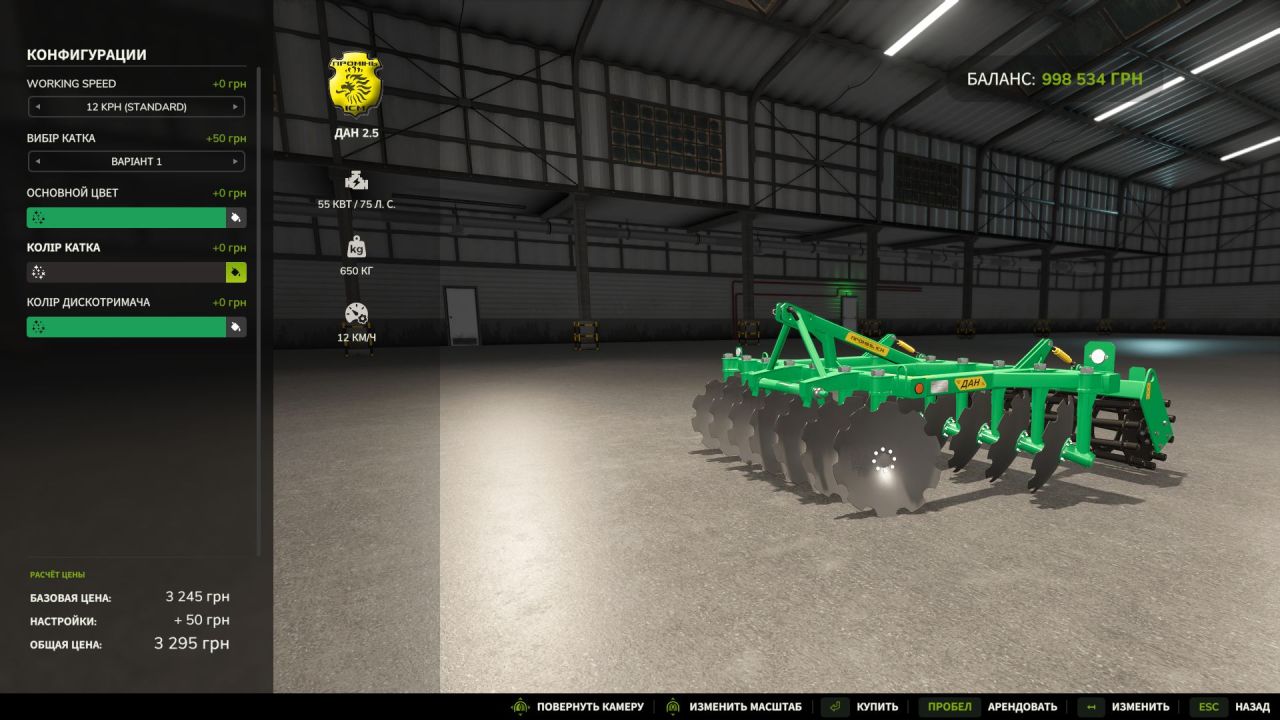Select the zoom icon beside ИЗМЕНИТЬ МАСШТАБ
1280x720 pixels.
672,705
